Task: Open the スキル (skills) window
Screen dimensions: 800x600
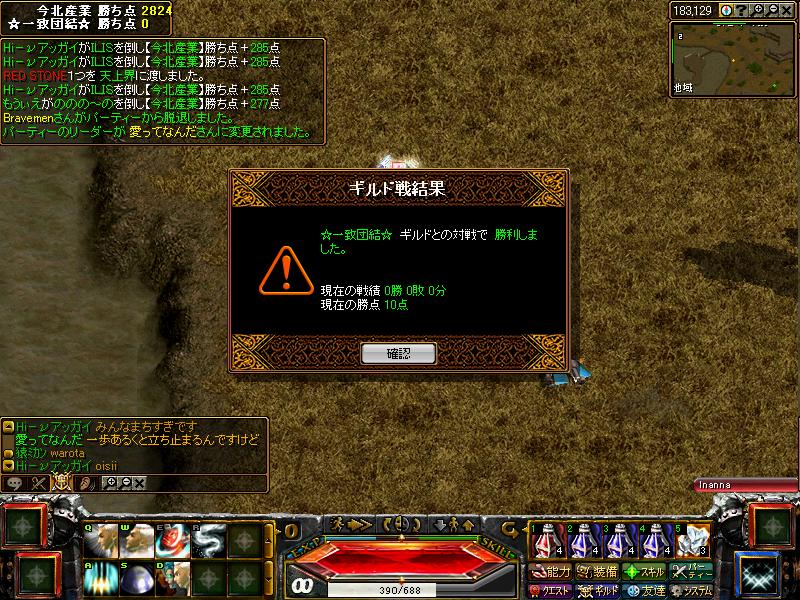Action: (643, 572)
